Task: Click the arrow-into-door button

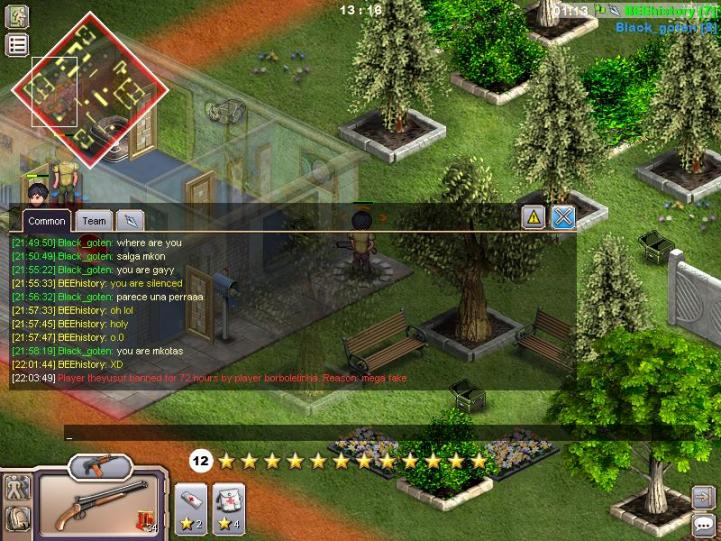Action: 702,497
